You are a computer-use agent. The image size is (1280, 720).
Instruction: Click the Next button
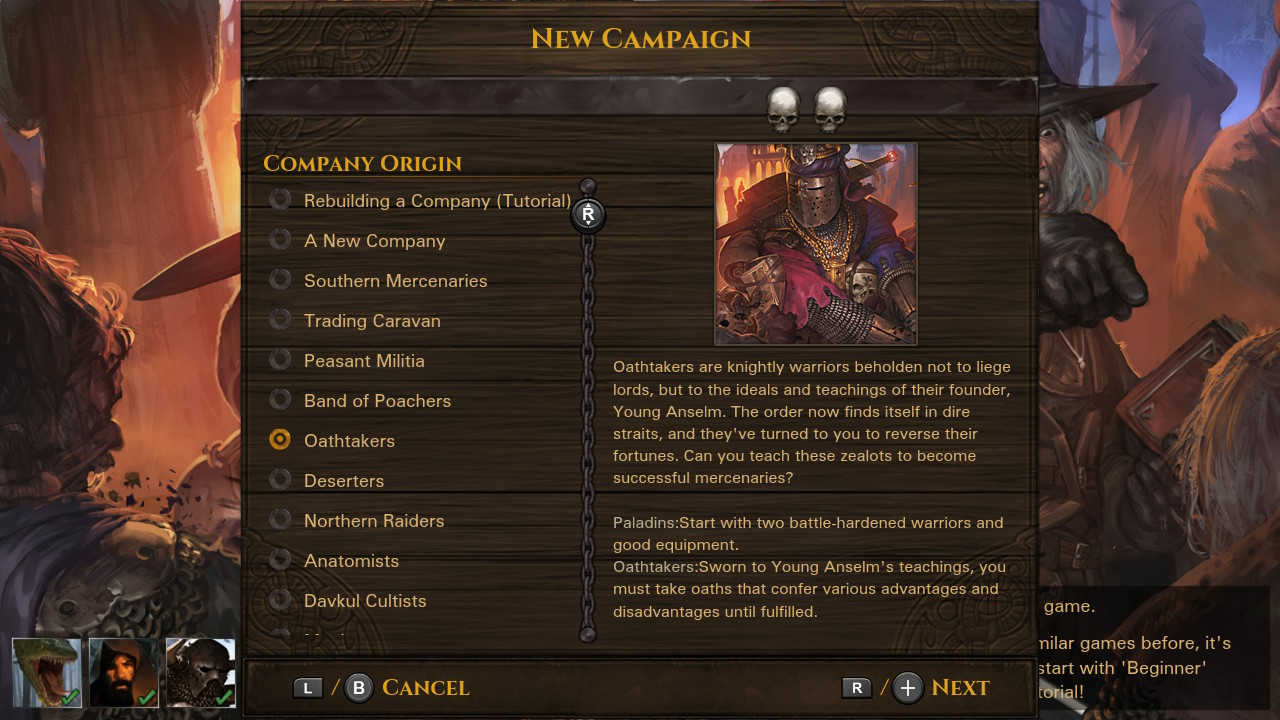(x=961, y=688)
